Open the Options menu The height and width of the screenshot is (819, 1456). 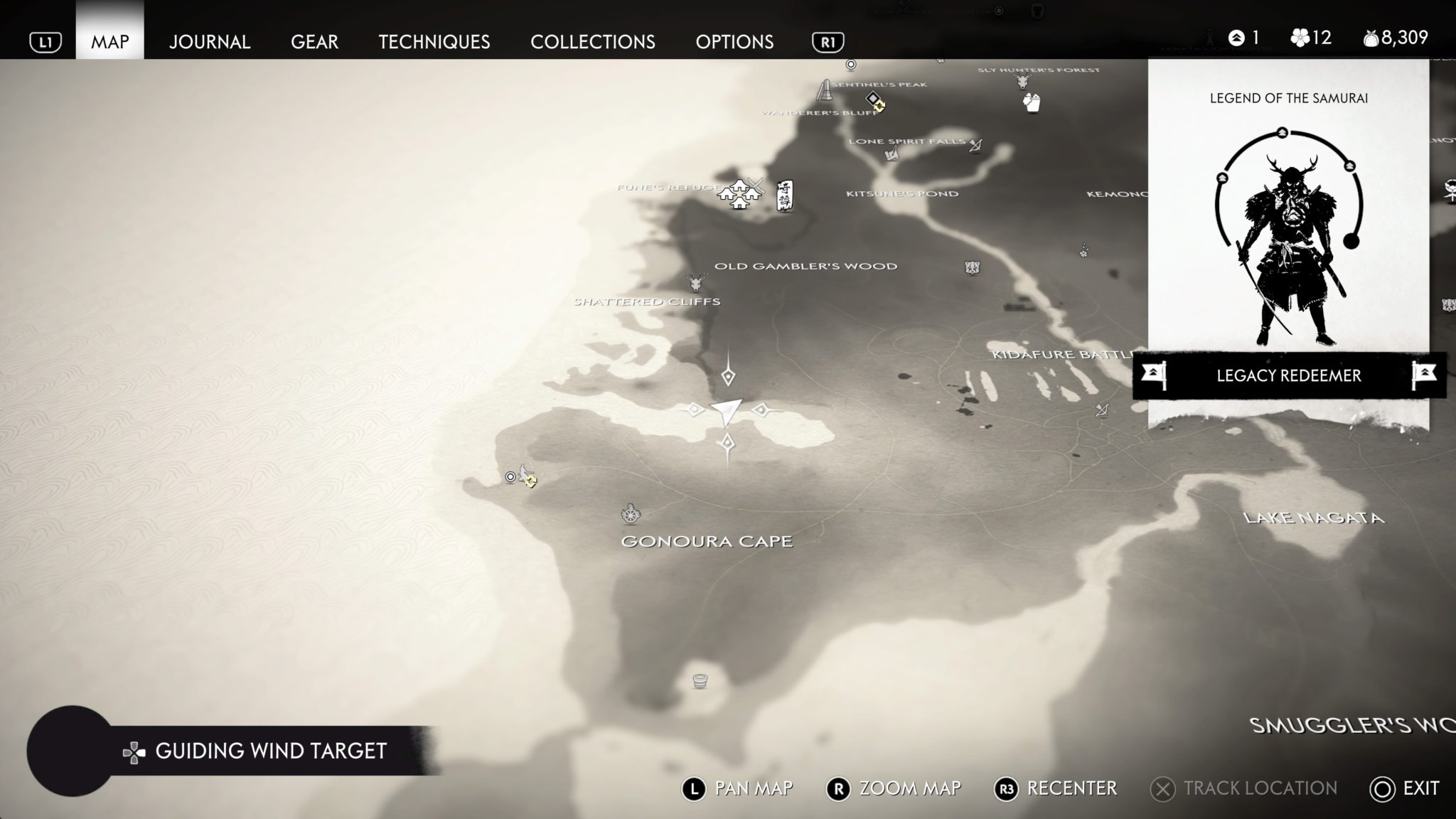[x=735, y=42]
